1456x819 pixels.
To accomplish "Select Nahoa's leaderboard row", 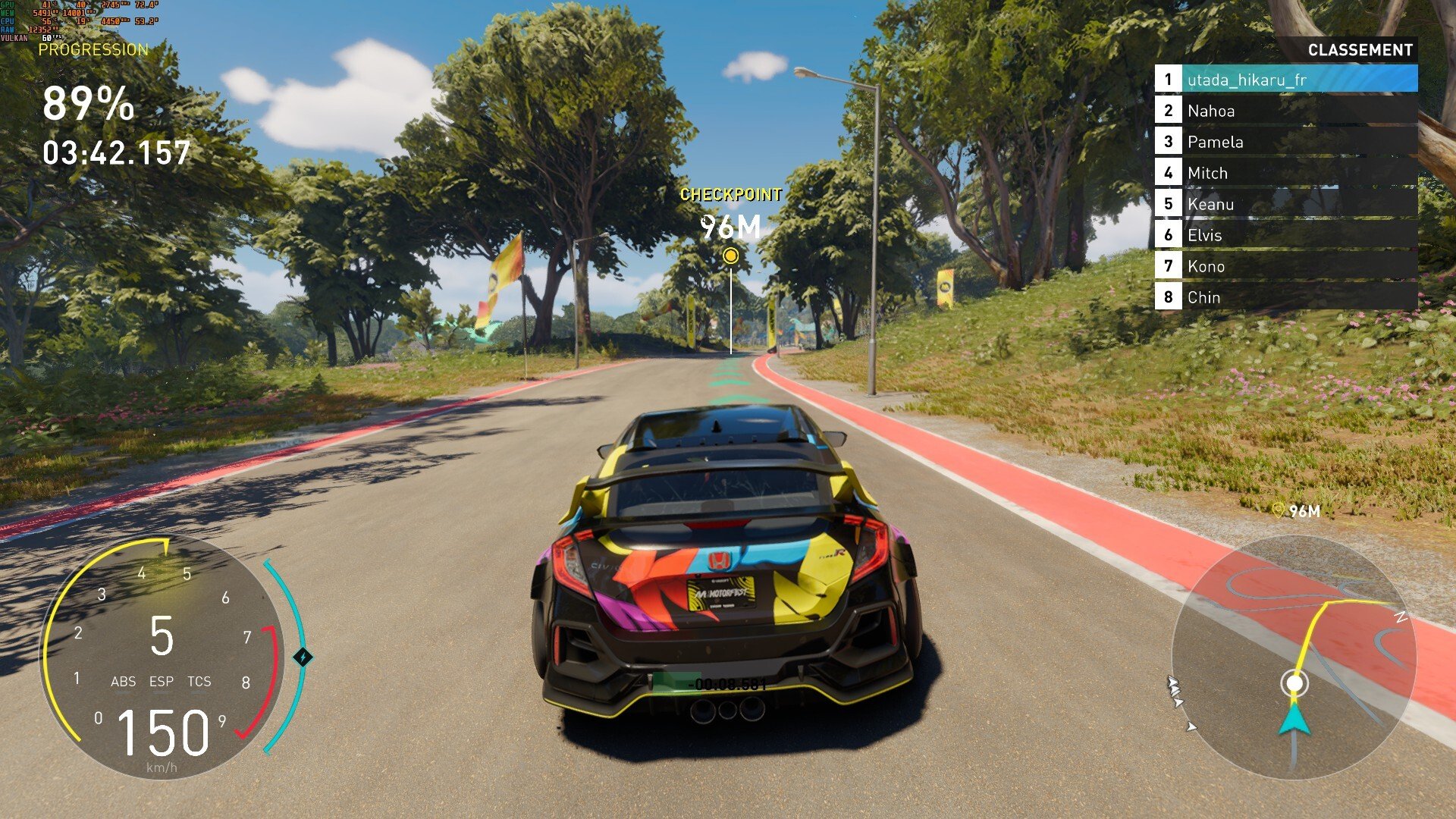I will 1285,111.
